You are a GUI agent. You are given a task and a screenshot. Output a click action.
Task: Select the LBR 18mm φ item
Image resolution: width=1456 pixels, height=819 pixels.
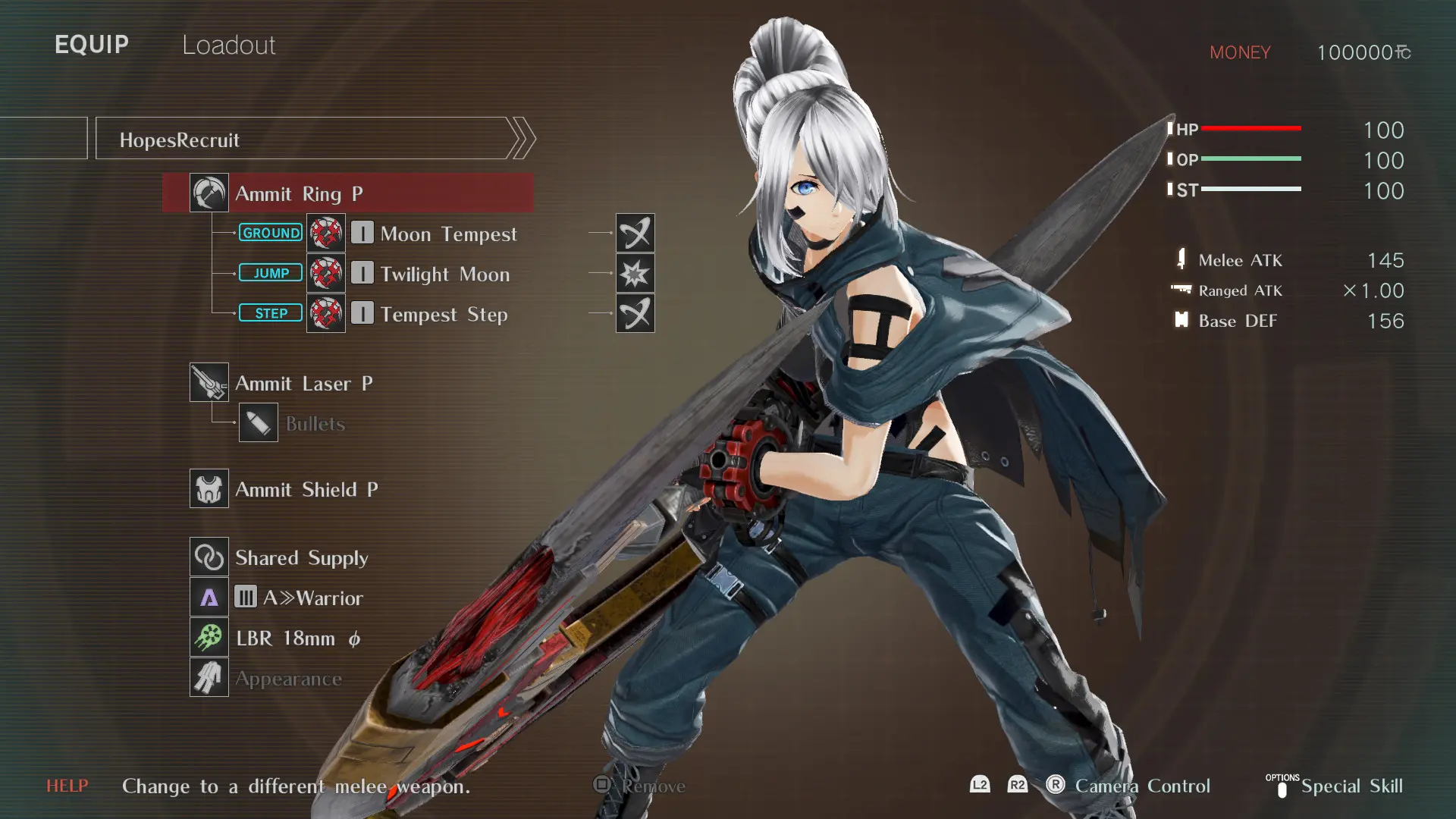coord(297,638)
